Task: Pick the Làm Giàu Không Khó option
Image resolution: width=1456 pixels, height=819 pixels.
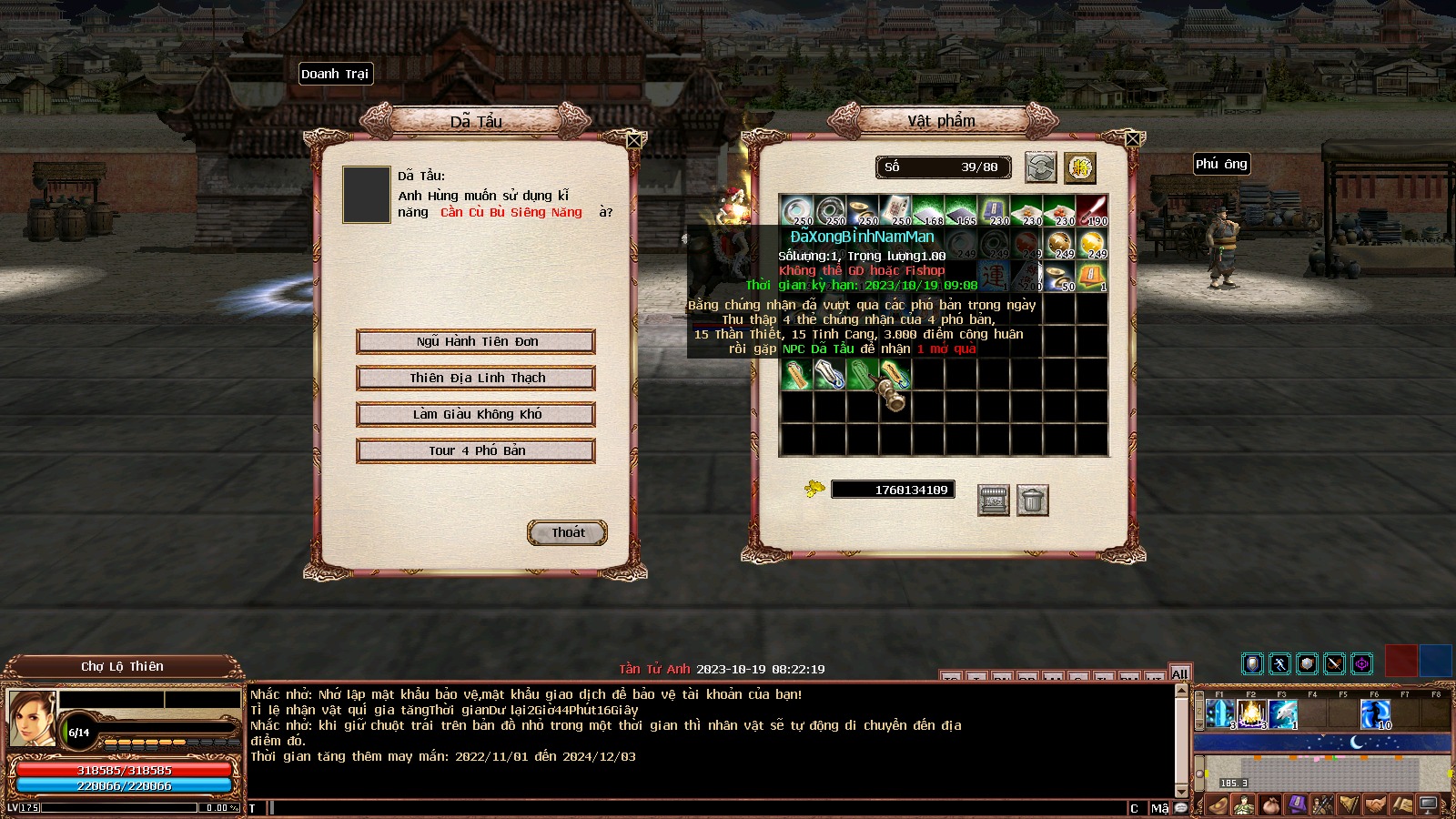Action: (476, 414)
